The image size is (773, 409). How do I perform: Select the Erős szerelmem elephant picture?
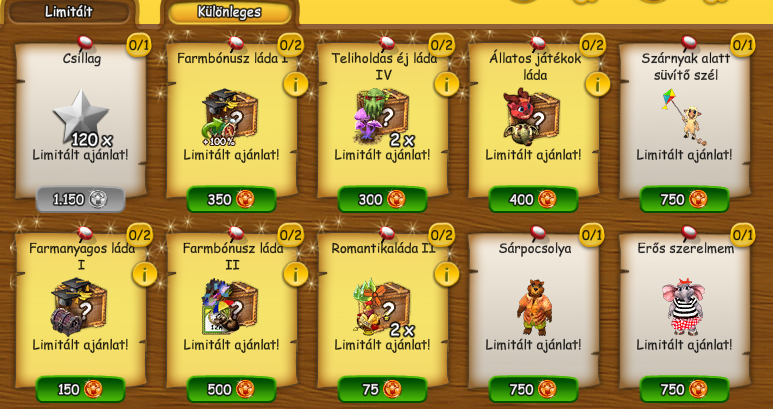pos(684,306)
